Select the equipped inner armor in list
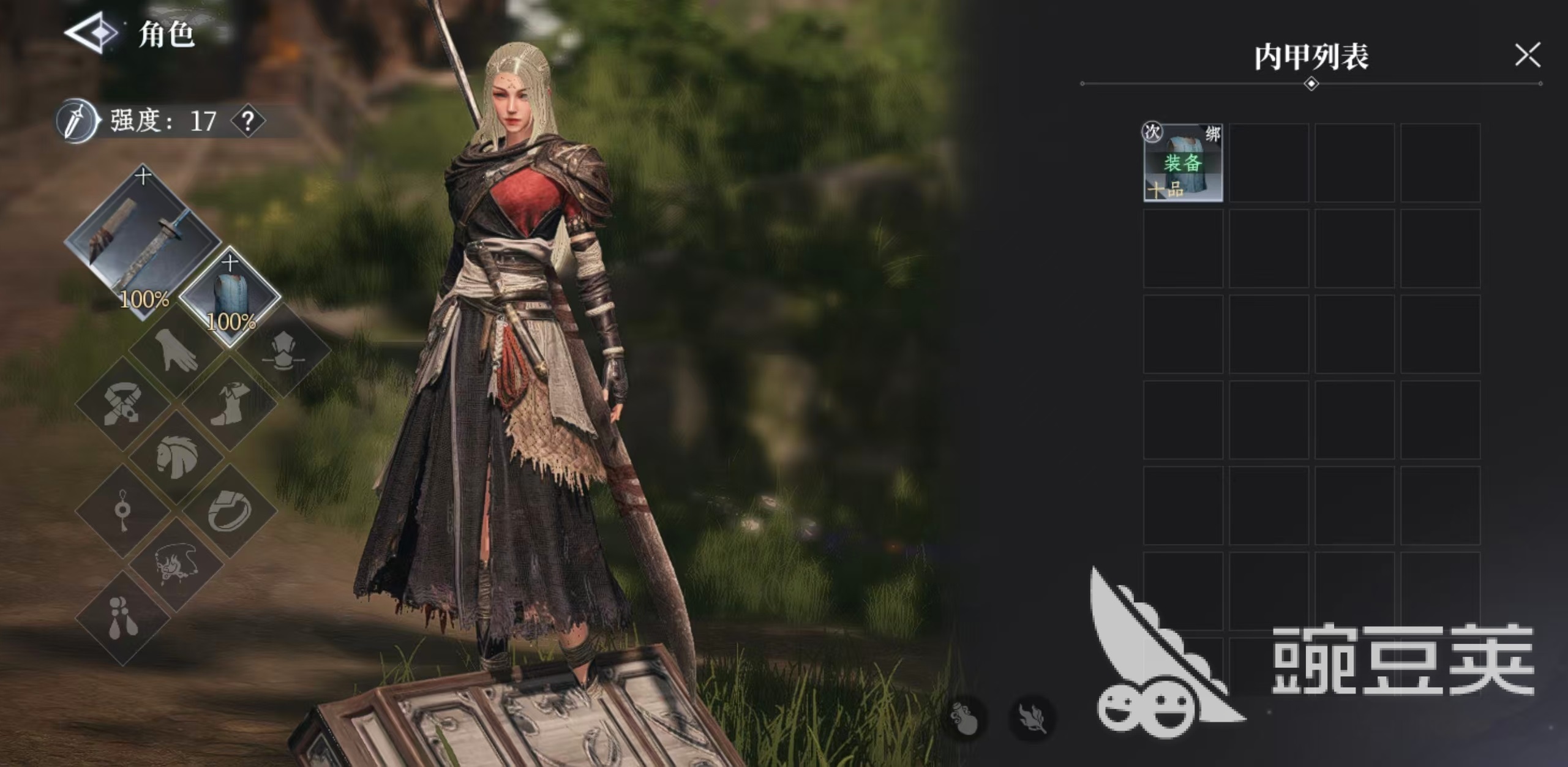Viewport: 1568px width, 767px height. [1183, 163]
